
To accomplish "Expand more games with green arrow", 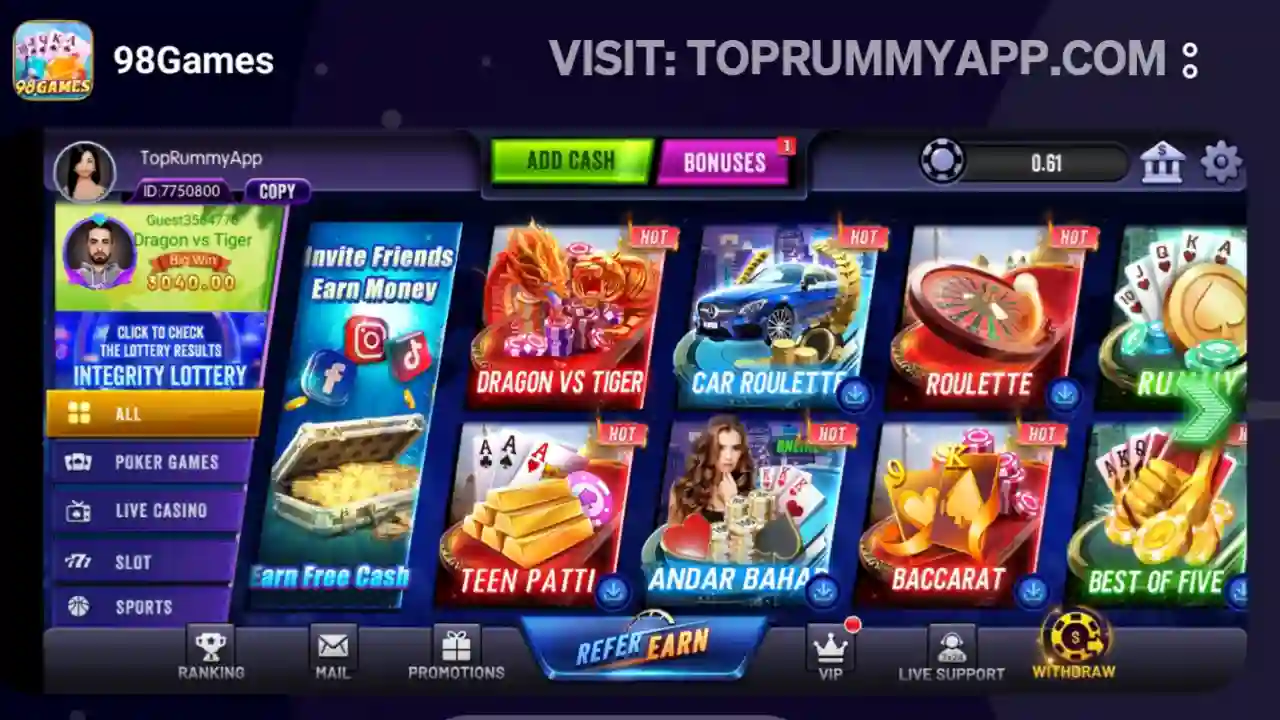I will tap(1197, 404).
